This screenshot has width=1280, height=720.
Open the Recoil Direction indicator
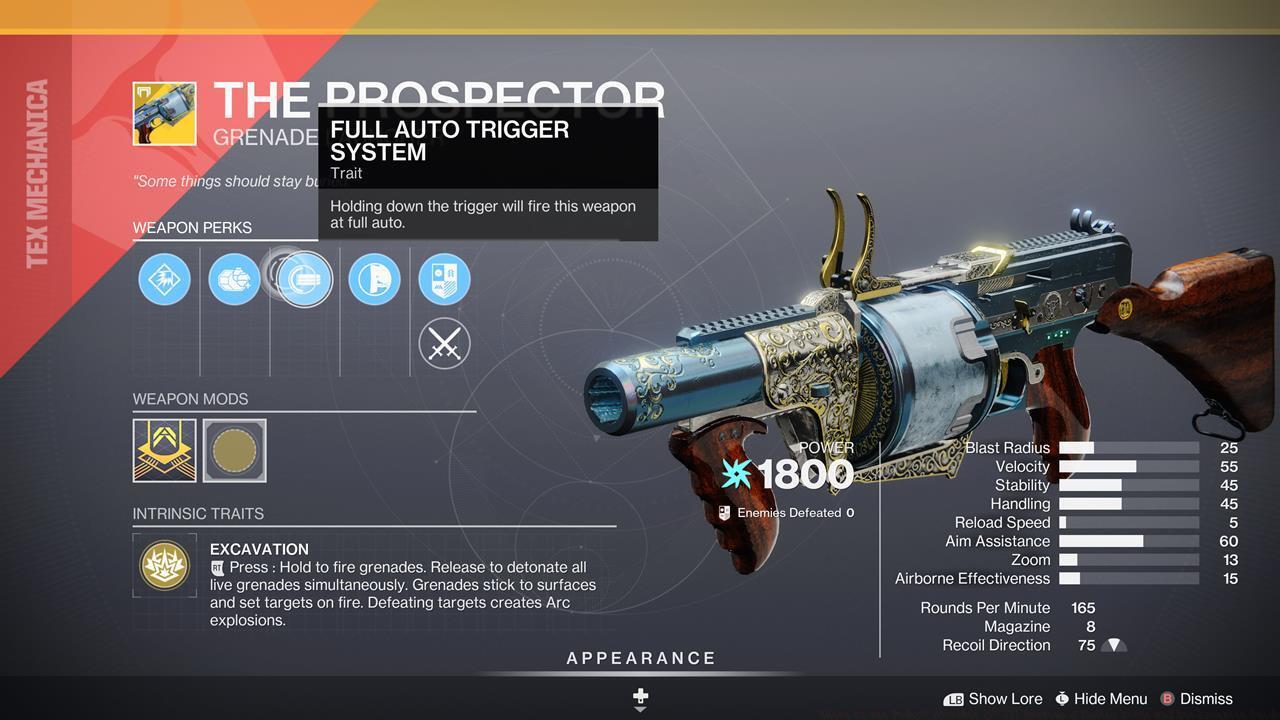[x=1113, y=645]
